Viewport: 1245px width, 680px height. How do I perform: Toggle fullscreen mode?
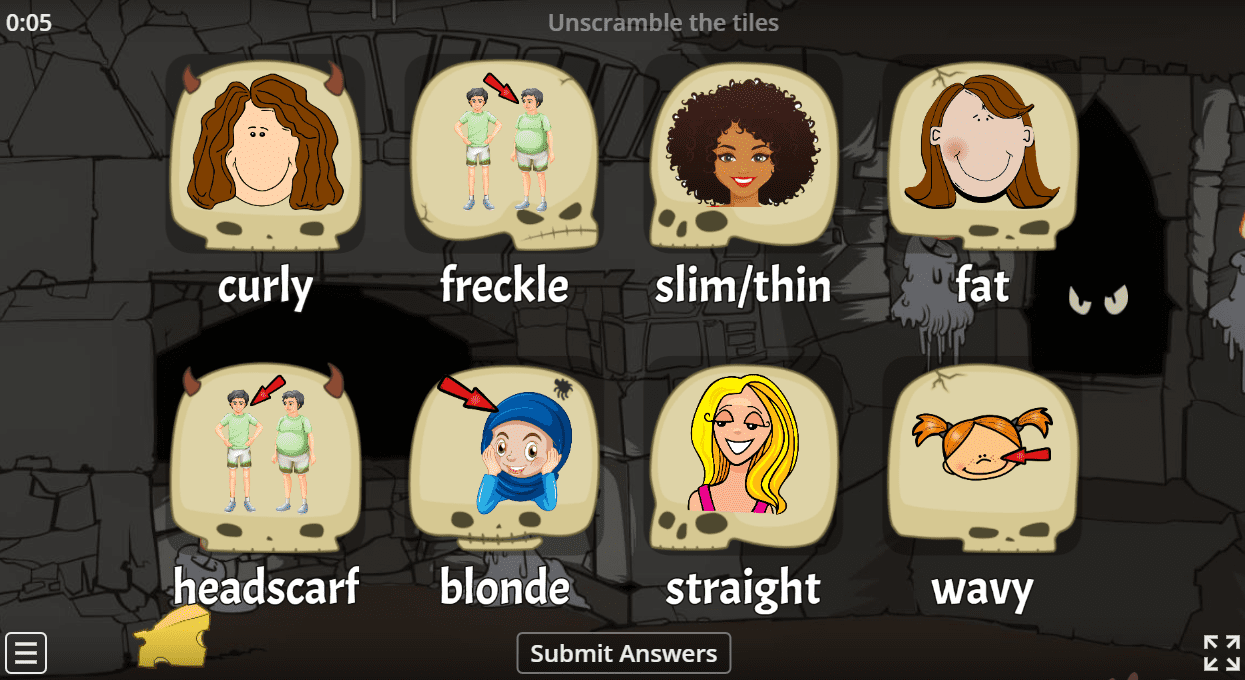click(1221, 652)
